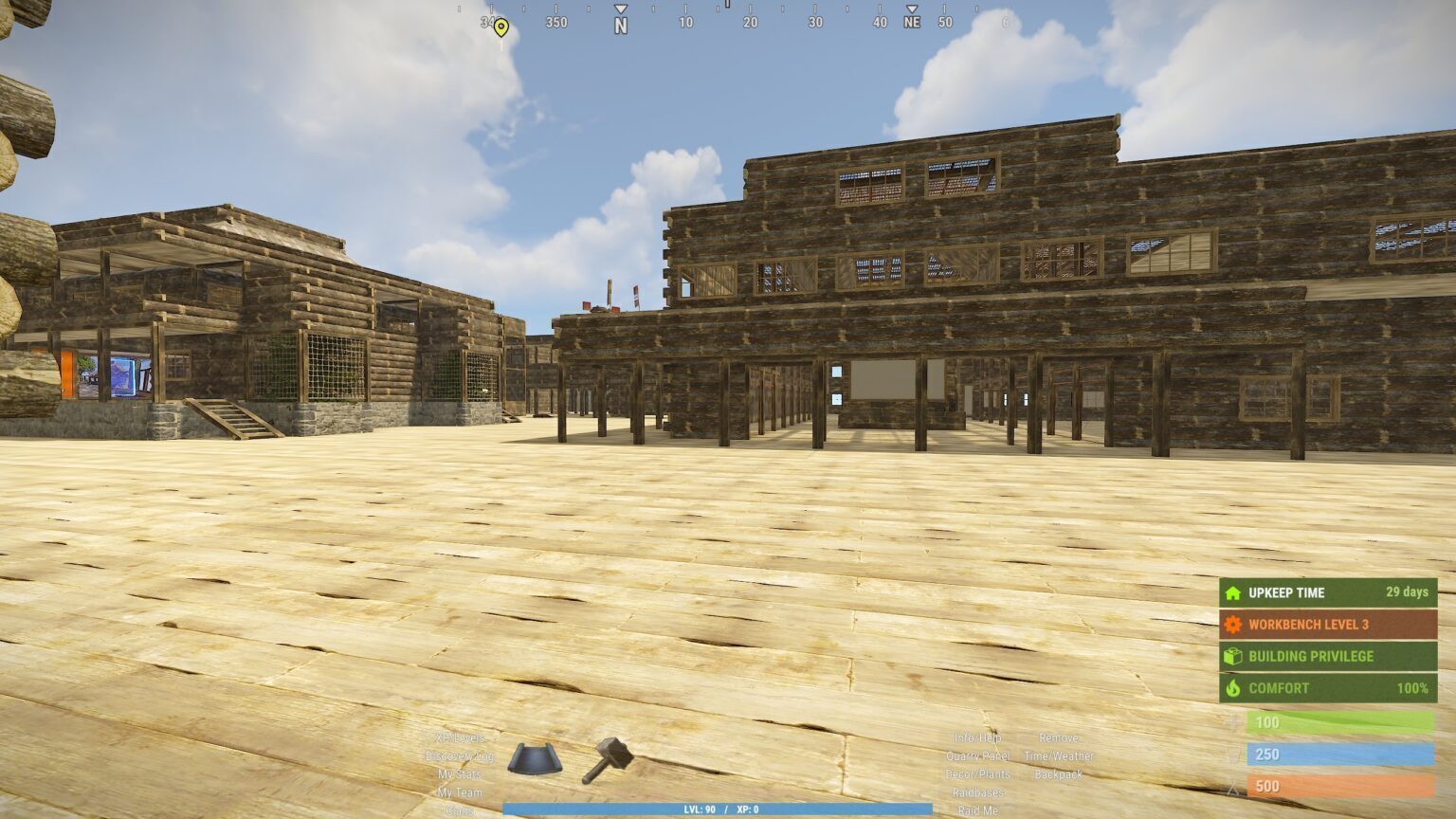Open the Clans menu
This screenshot has height=819, width=1456.
[x=460, y=810]
